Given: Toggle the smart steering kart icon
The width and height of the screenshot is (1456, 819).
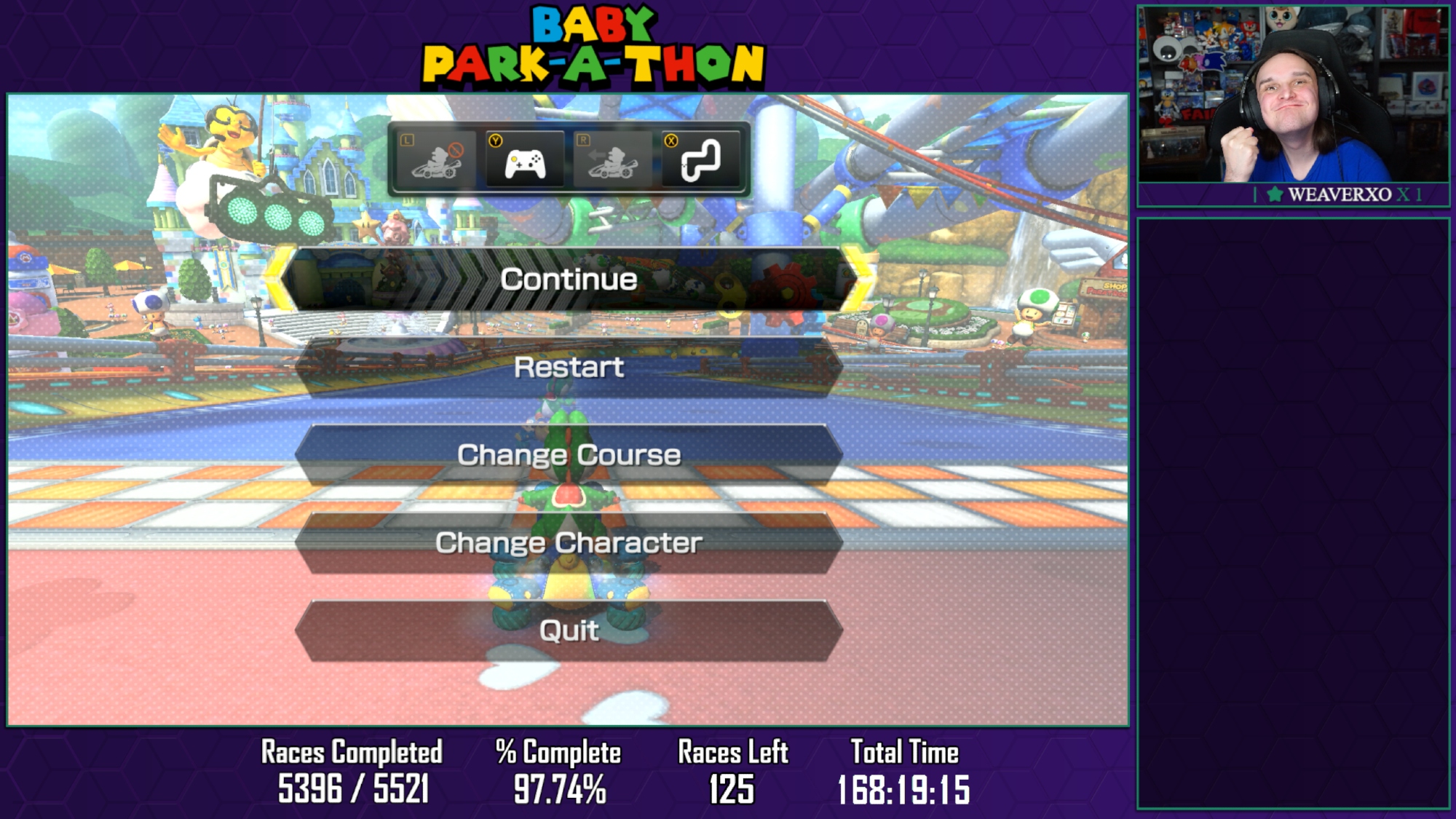Looking at the screenshot, I should pyautogui.click(x=437, y=159).
